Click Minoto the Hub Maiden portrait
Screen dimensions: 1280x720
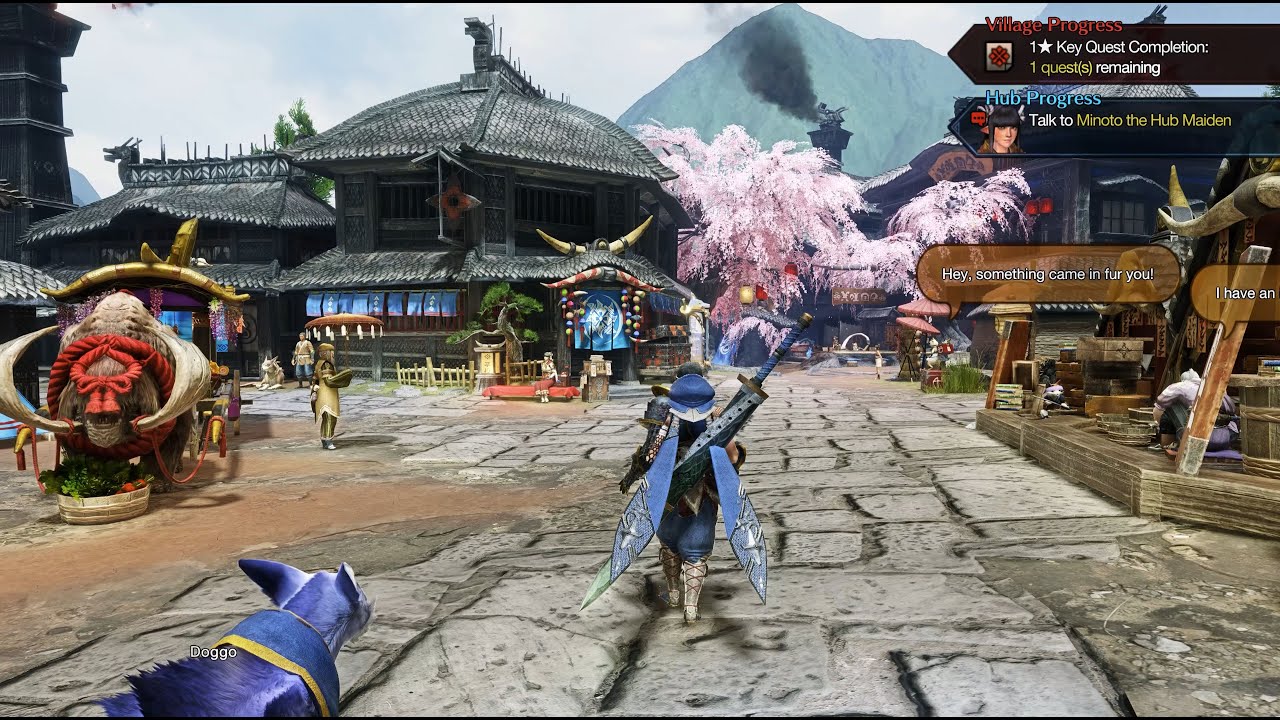[x=1002, y=128]
